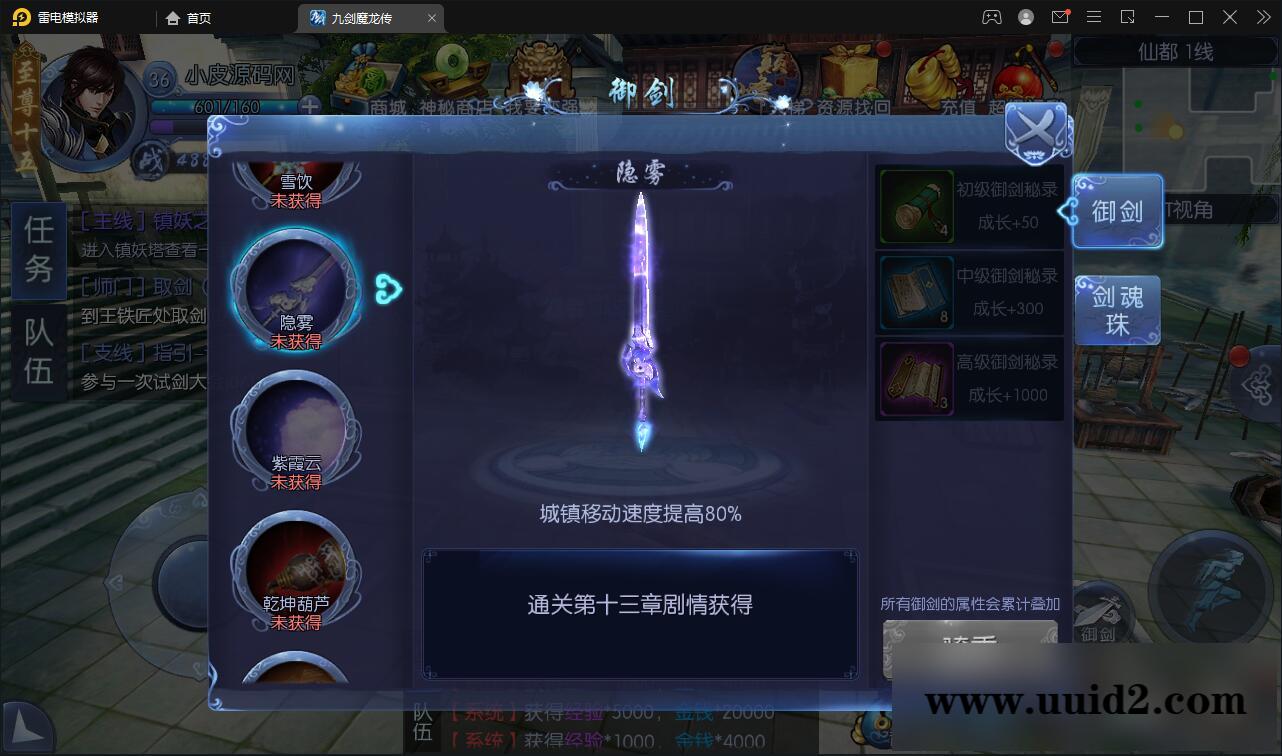
Task: Select the 高级御剑秘录 item
Action: (917, 378)
